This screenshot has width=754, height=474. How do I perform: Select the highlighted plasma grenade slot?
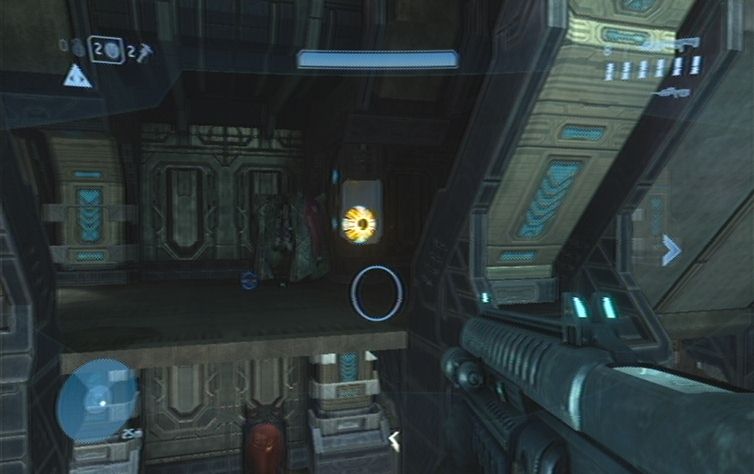coord(106,49)
